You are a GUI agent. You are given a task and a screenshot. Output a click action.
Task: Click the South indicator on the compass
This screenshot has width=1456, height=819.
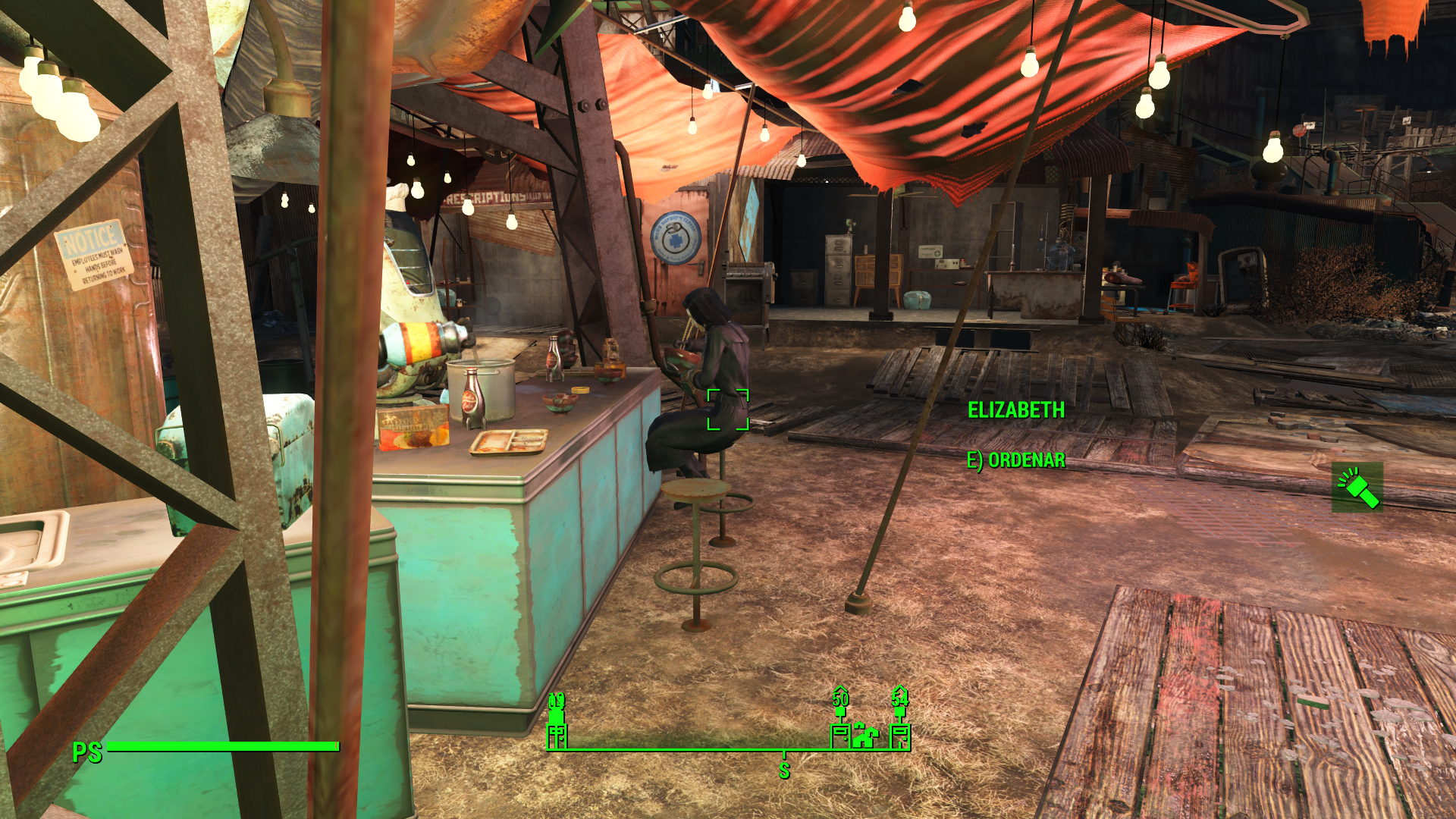pos(784,770)
